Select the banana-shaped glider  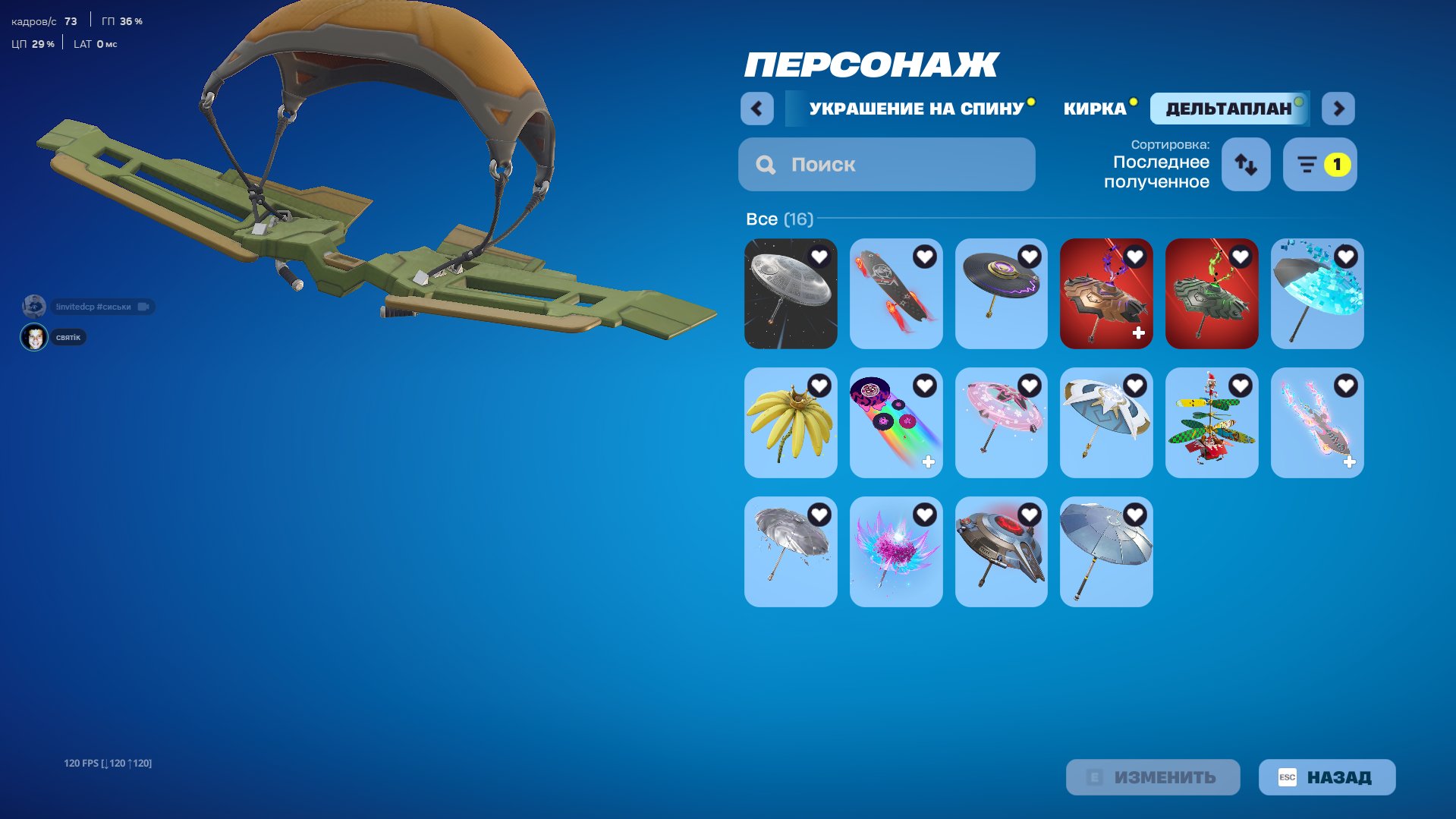(x=791, y=423)
